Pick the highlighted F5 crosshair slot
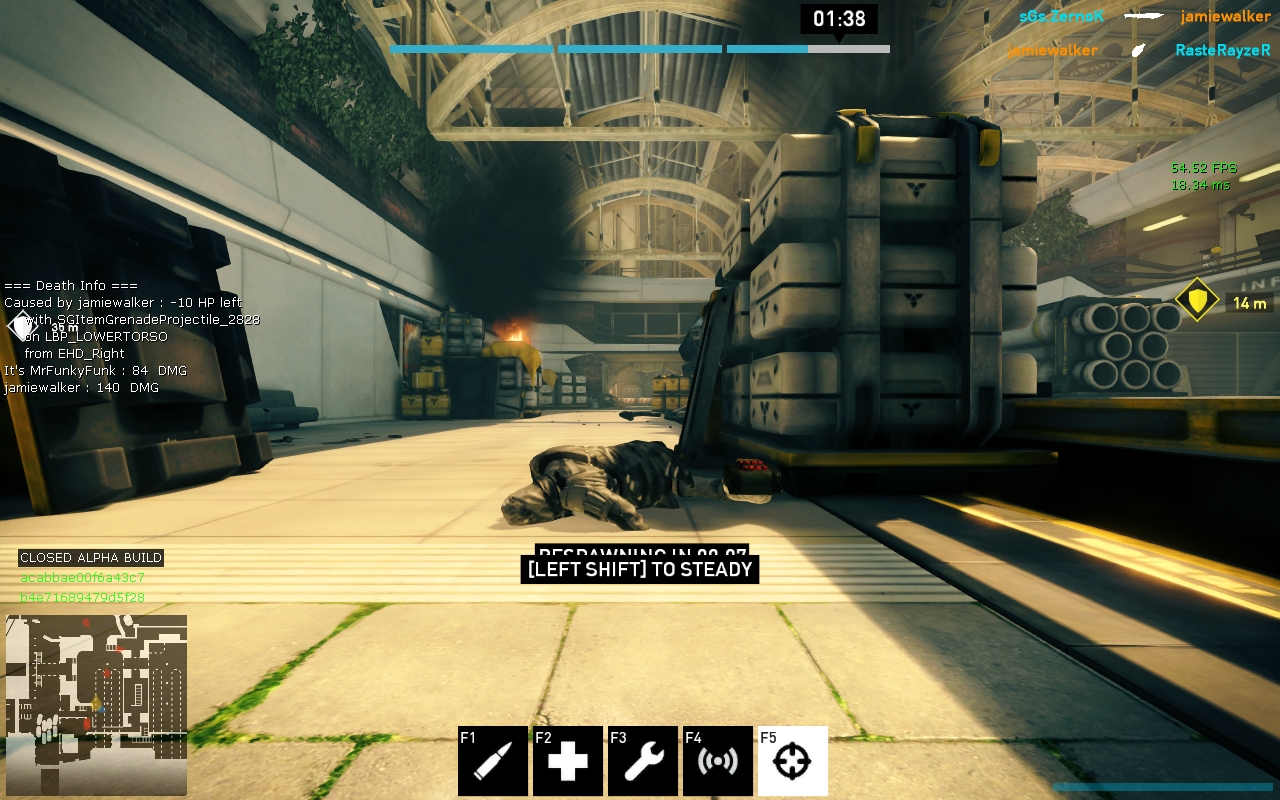Image resolution: width=1280 pixels, height=800 pixels. pyautogui.click(x=793, y=761)
